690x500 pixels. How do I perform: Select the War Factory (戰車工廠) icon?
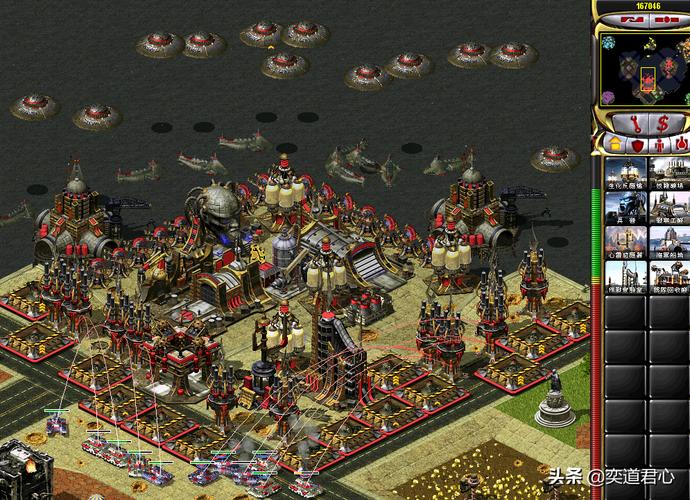tap(668, 208)
